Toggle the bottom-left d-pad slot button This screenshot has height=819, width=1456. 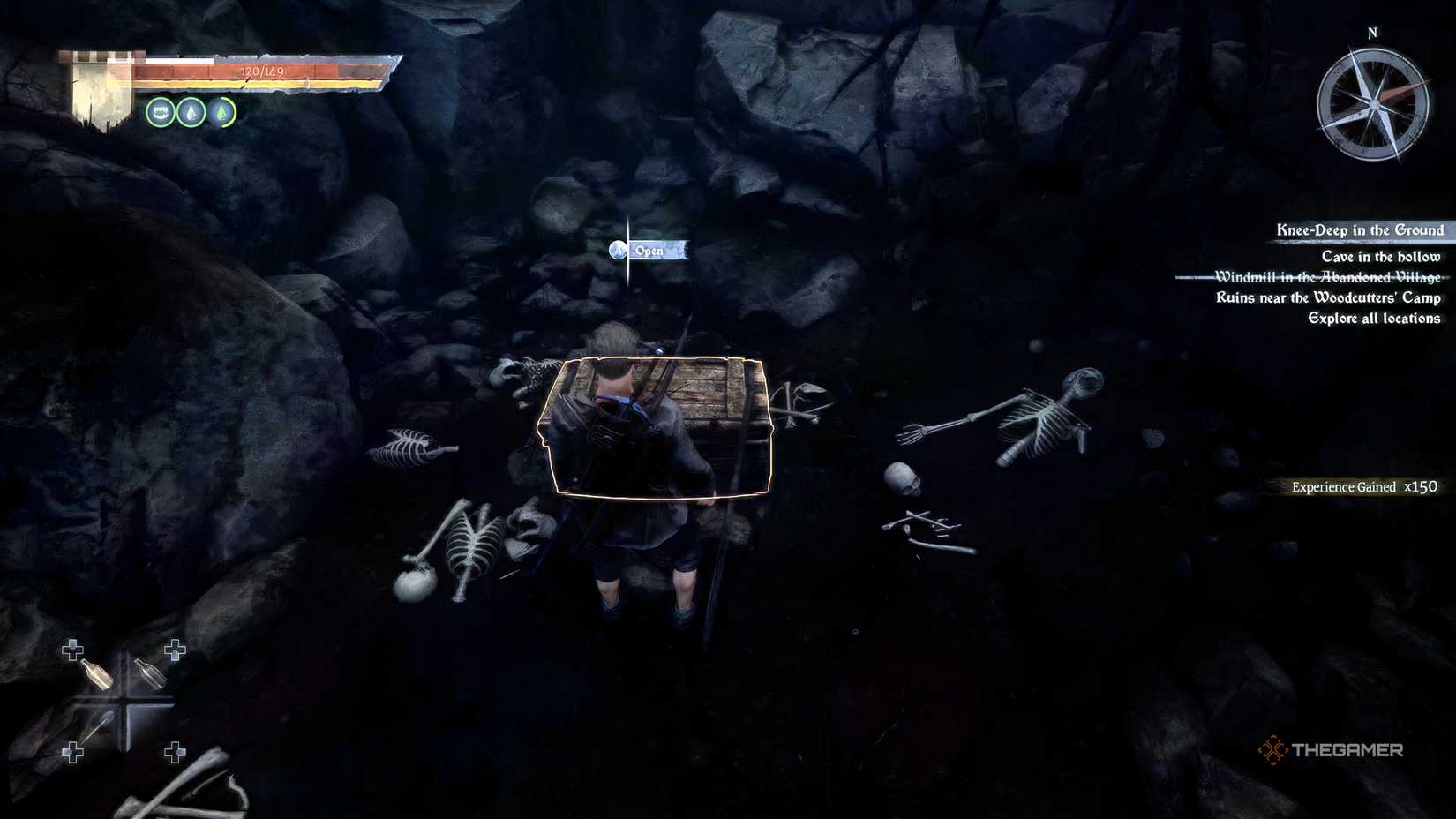click(x=73, y=752)
